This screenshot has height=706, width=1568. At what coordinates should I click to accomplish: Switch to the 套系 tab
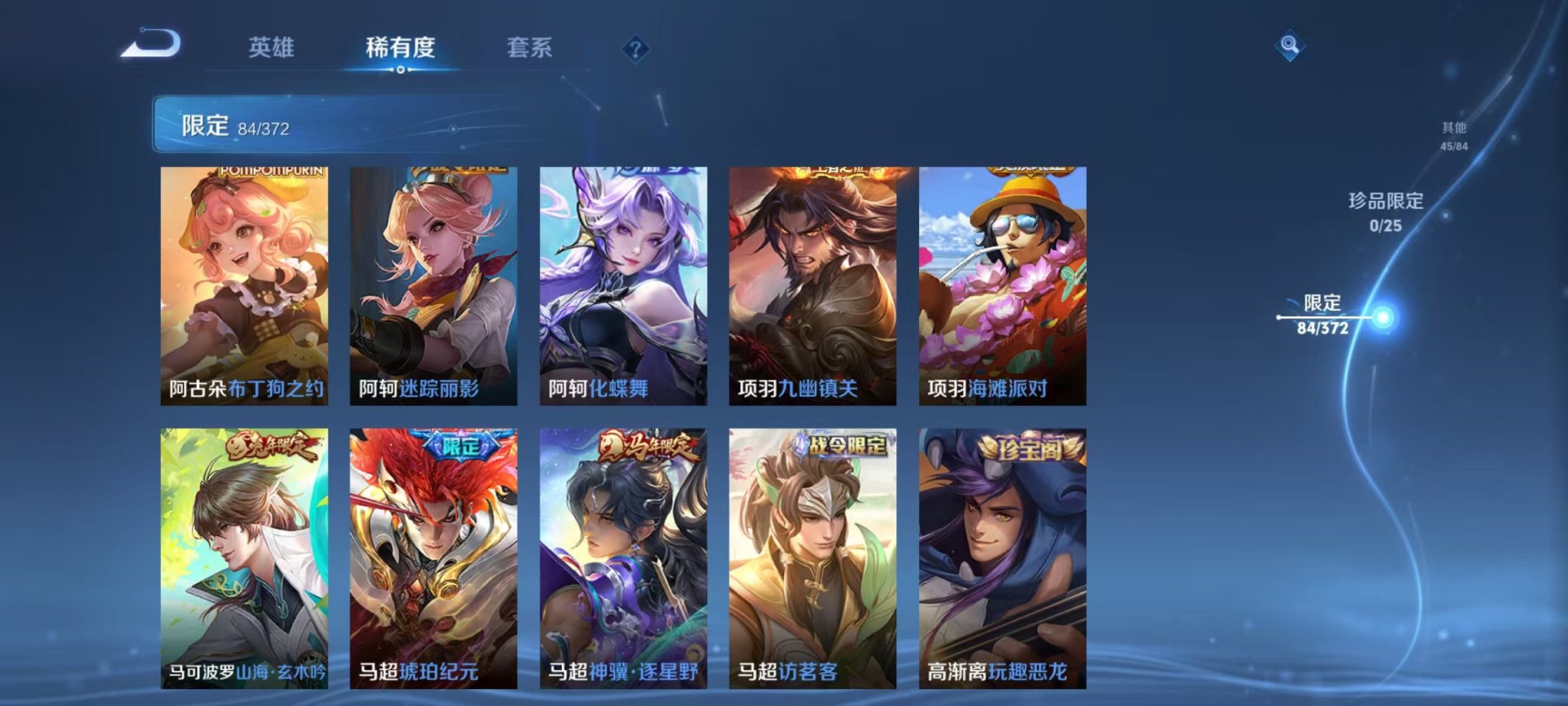529,46
